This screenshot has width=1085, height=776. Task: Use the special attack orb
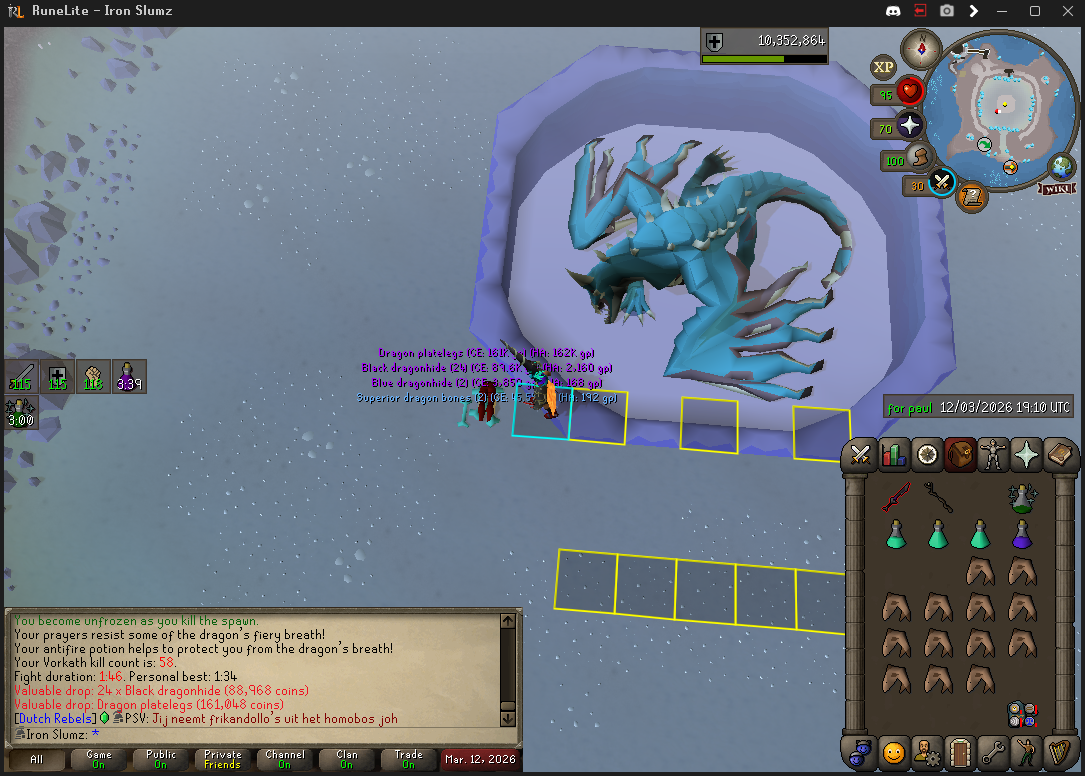[x=941, y=183]
